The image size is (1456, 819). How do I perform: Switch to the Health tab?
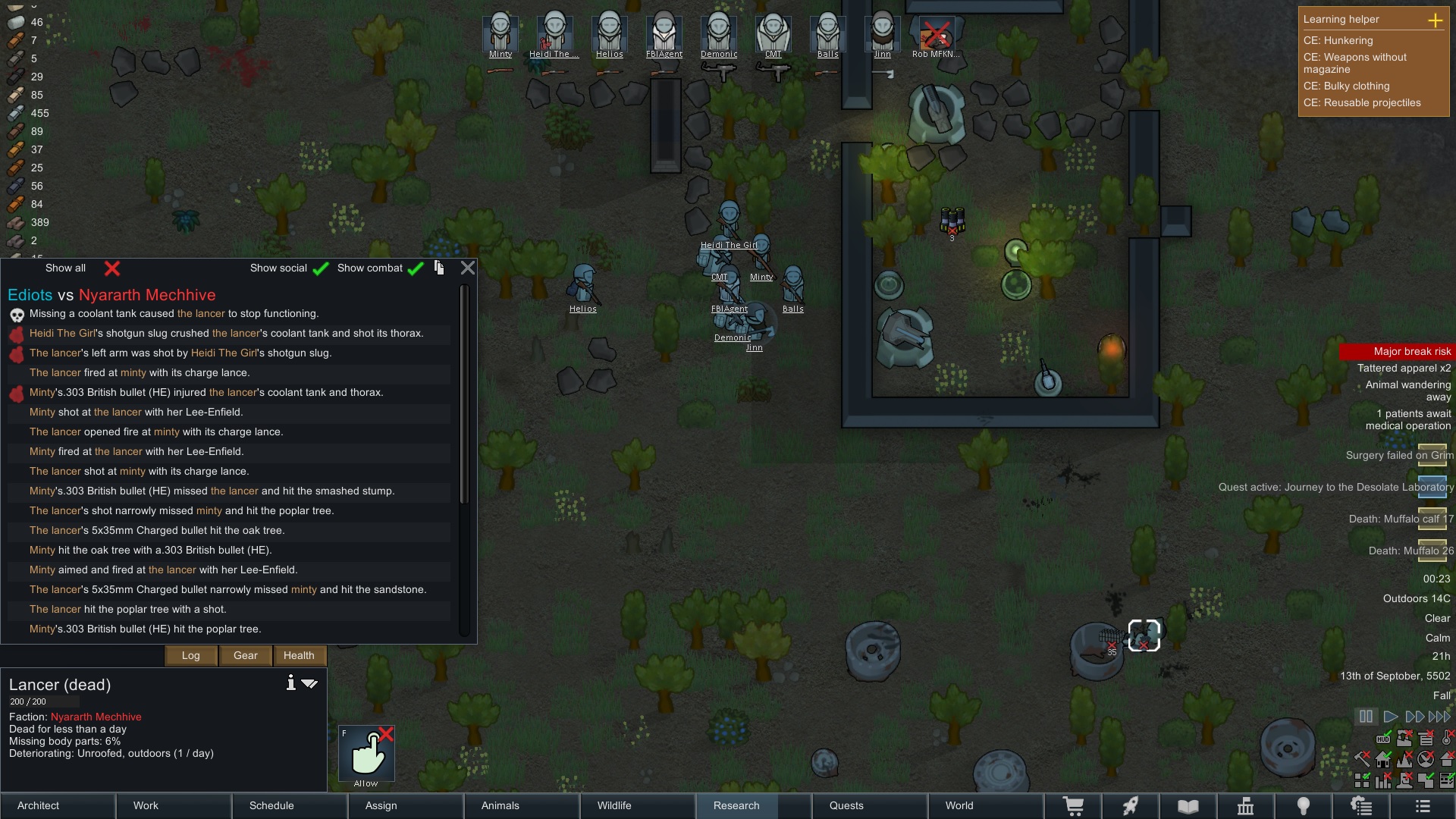pos(299,655)
